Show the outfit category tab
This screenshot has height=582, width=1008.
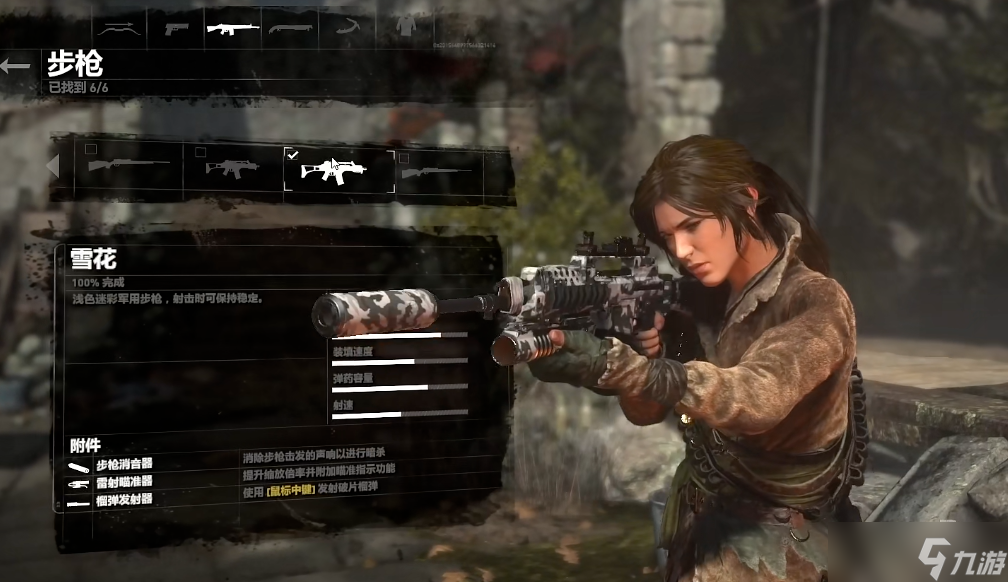405,28
